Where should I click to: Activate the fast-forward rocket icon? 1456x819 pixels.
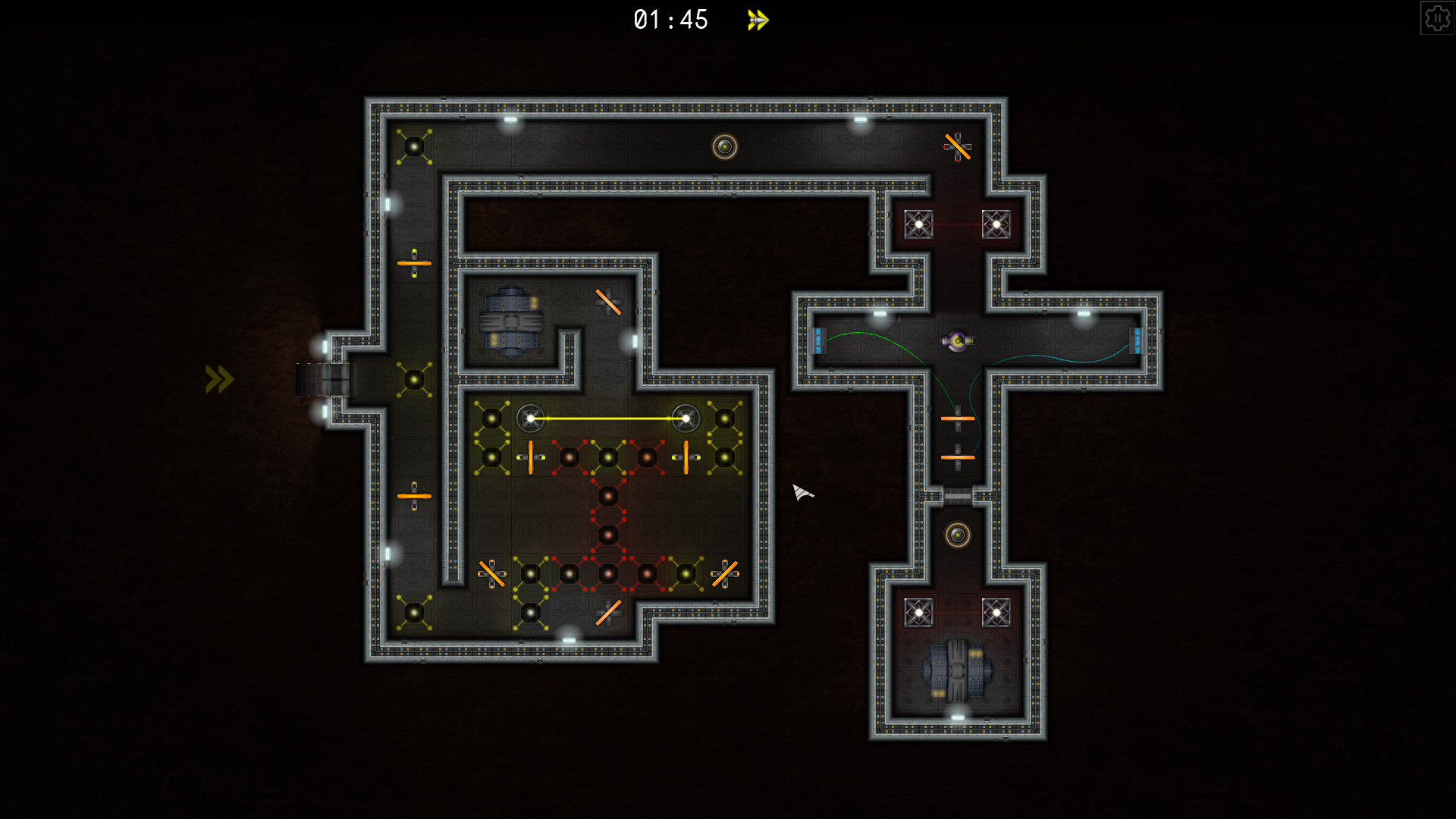click(756, 20)
